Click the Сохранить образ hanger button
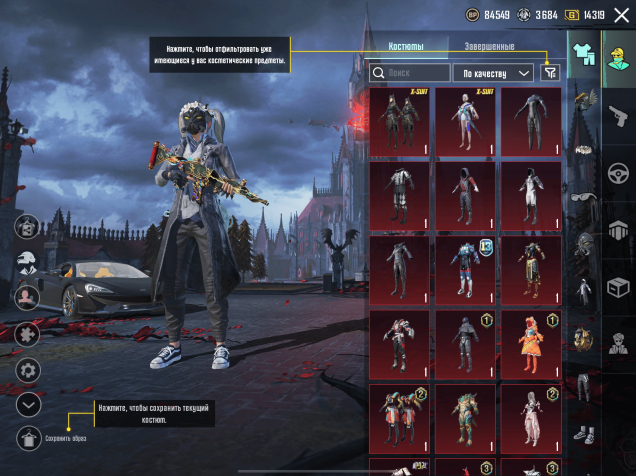The width and height of the screenshot is (636, 476). [28, 437]
